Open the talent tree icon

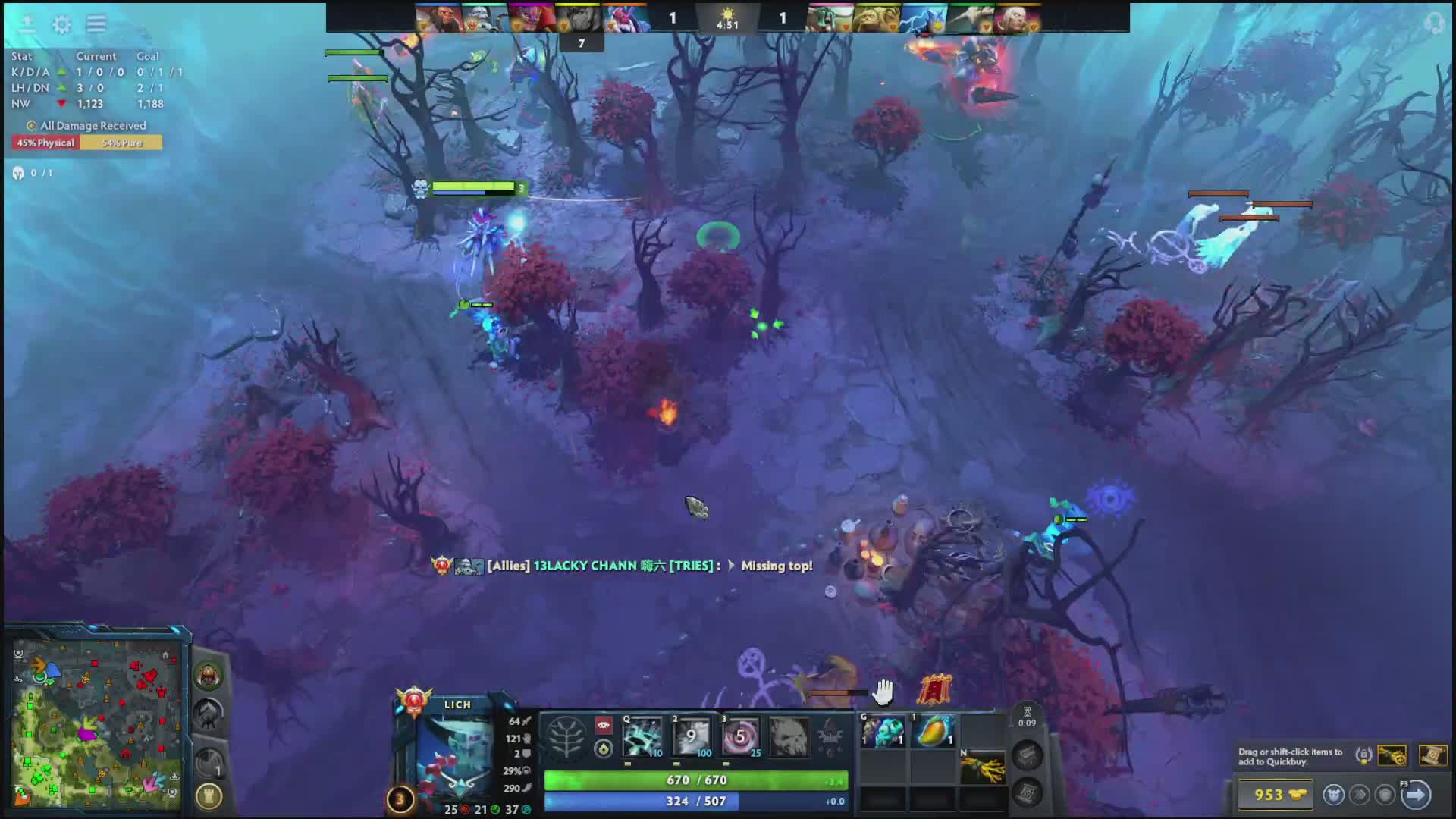click(566, 736)
